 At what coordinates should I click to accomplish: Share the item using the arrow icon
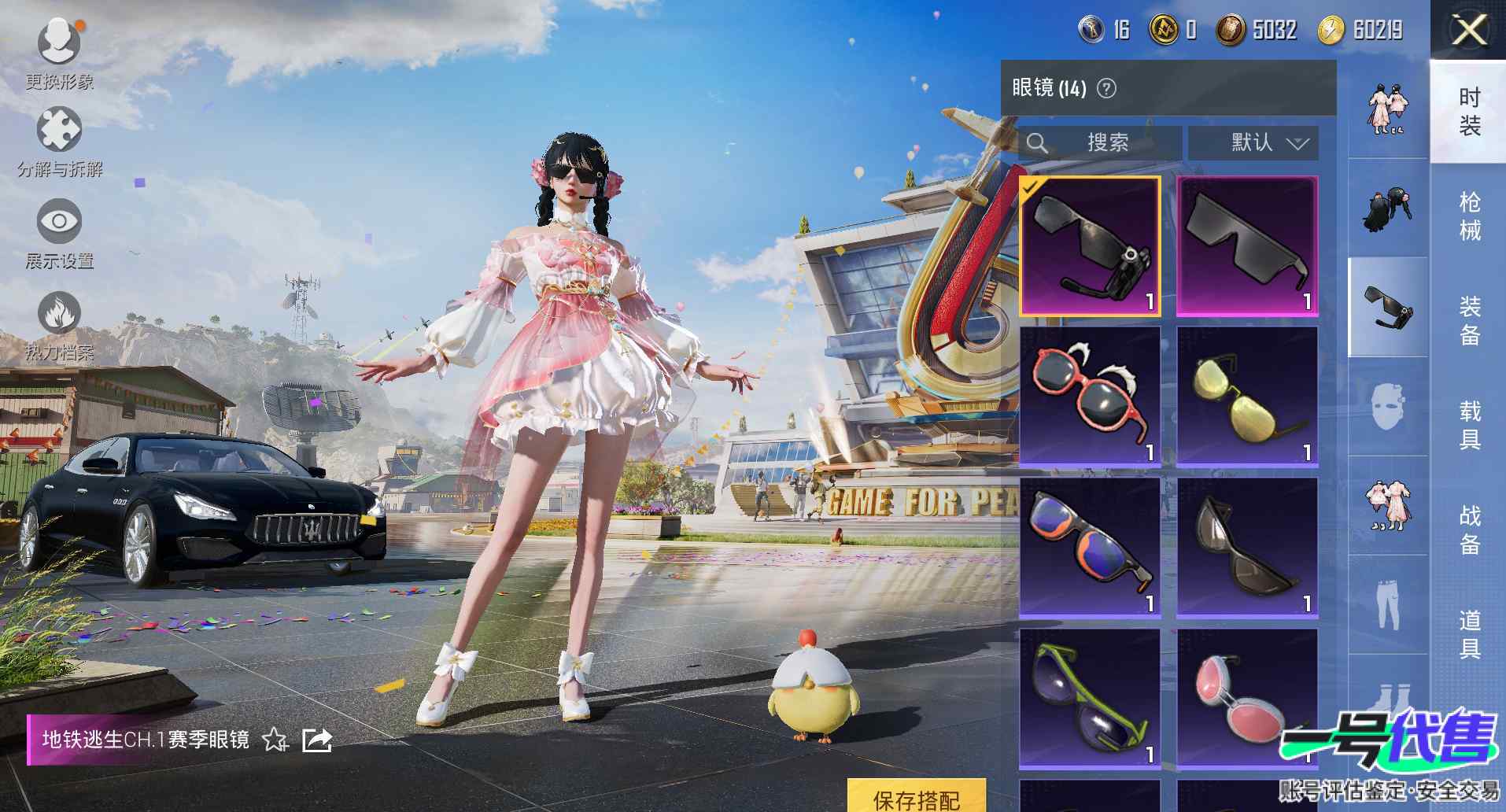(317, 740)
